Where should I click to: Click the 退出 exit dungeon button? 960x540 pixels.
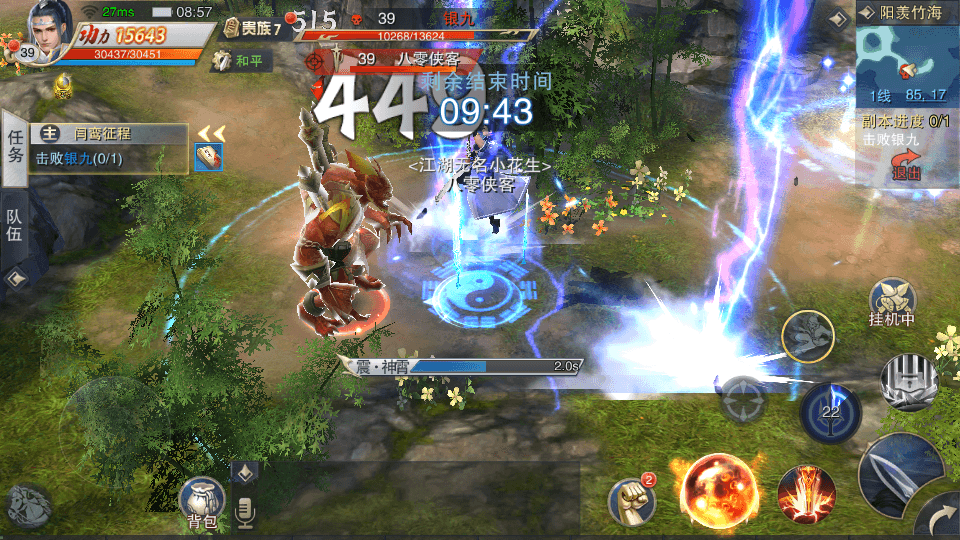[x=906, y=166]
